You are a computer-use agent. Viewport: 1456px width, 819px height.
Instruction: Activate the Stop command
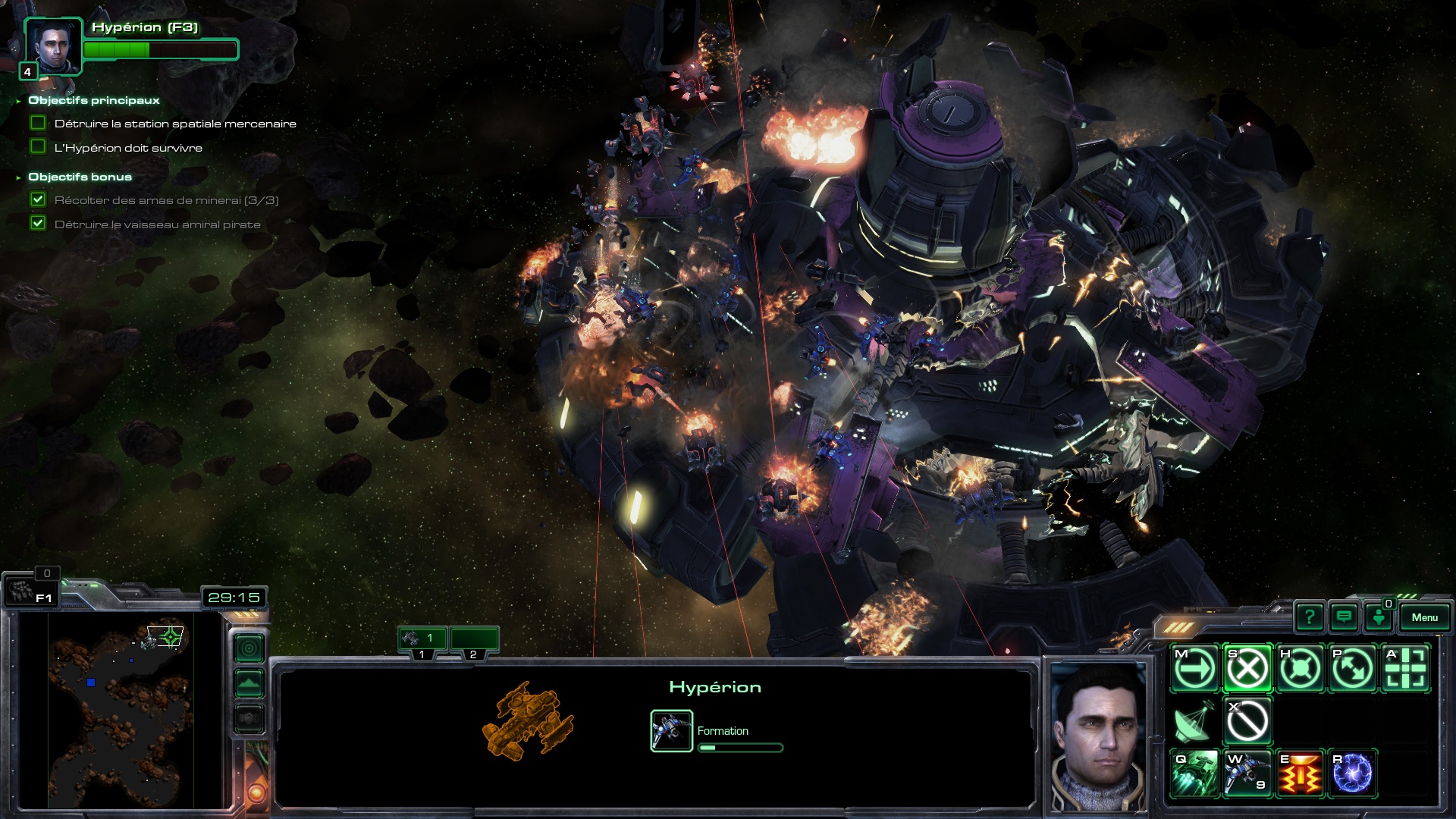tap(1247, 669)
